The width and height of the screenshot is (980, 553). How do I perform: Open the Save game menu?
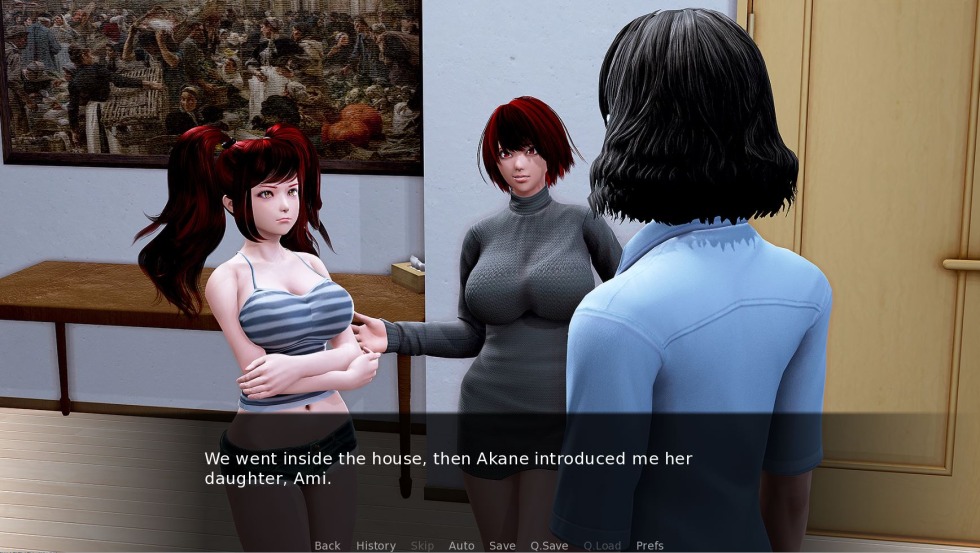tap(502, 546)
